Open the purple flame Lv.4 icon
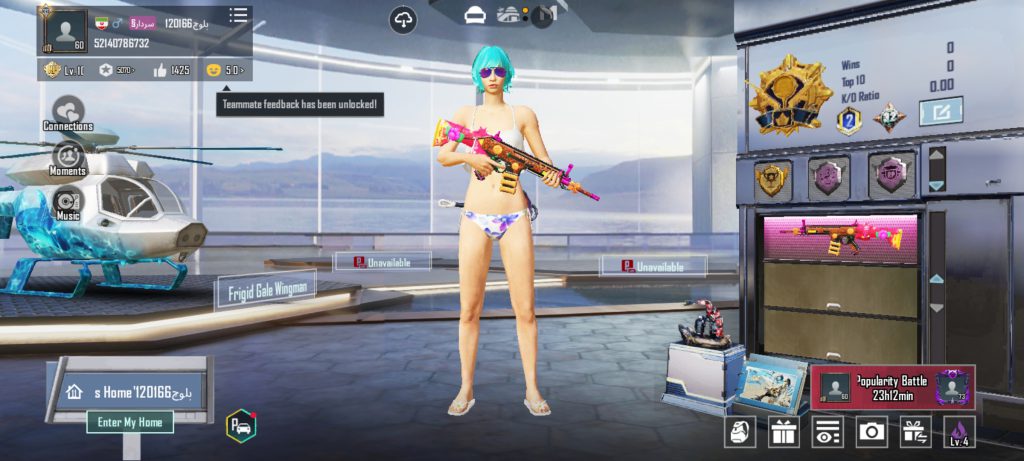 (959, 432)
